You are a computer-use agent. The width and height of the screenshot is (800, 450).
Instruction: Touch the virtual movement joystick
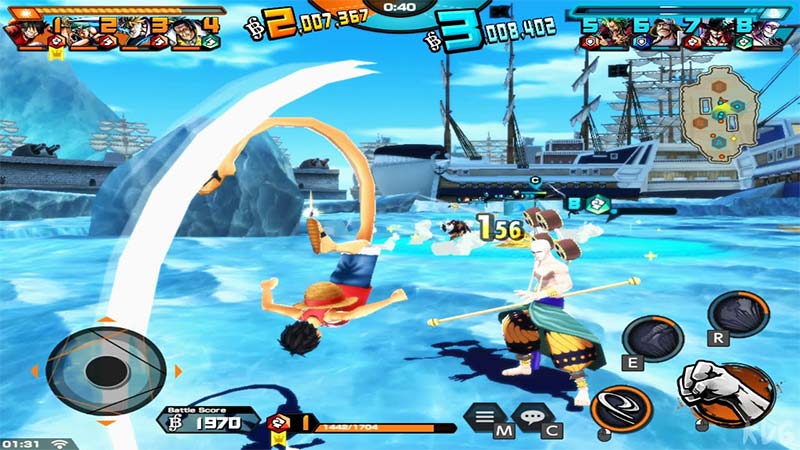coord(103,370)
